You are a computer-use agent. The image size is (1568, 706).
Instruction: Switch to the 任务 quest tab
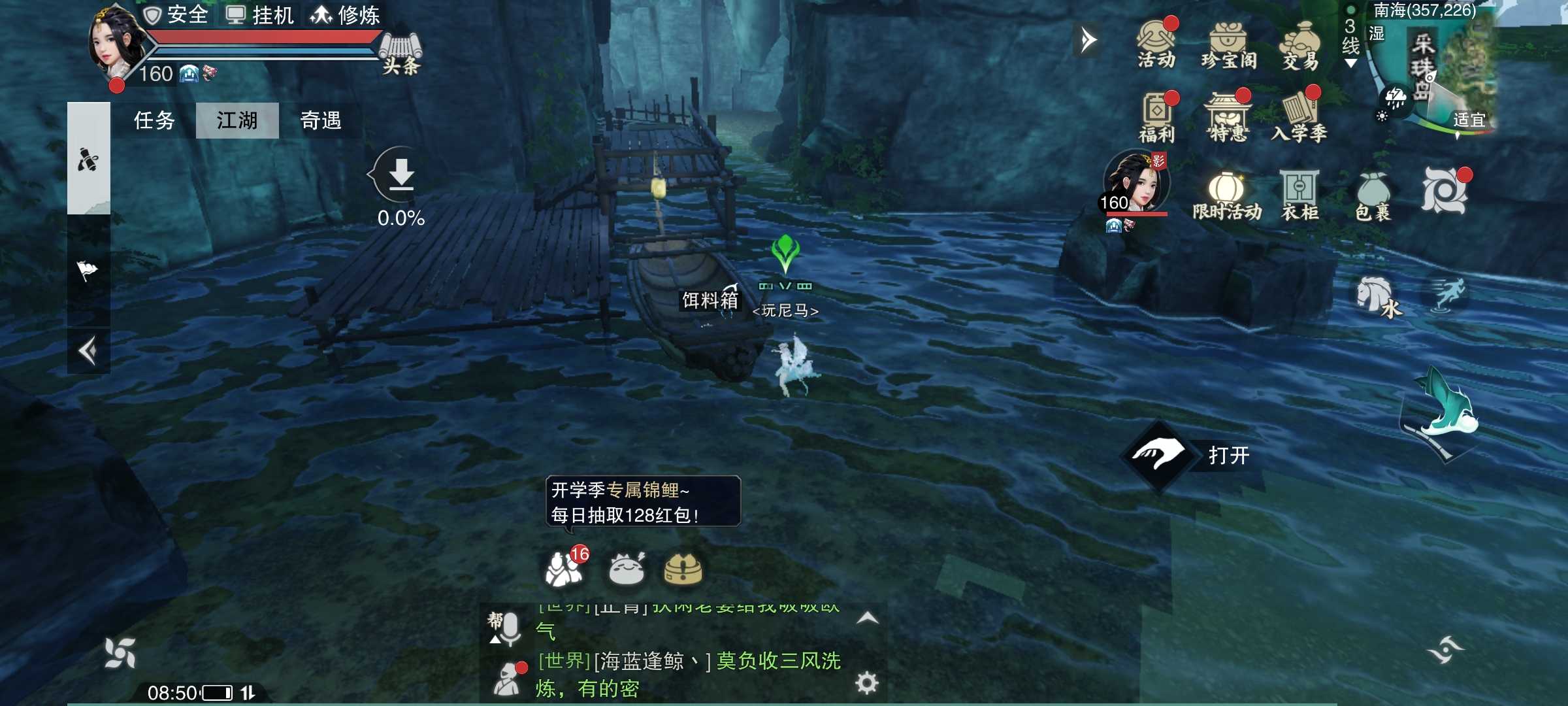coord(154,120)
